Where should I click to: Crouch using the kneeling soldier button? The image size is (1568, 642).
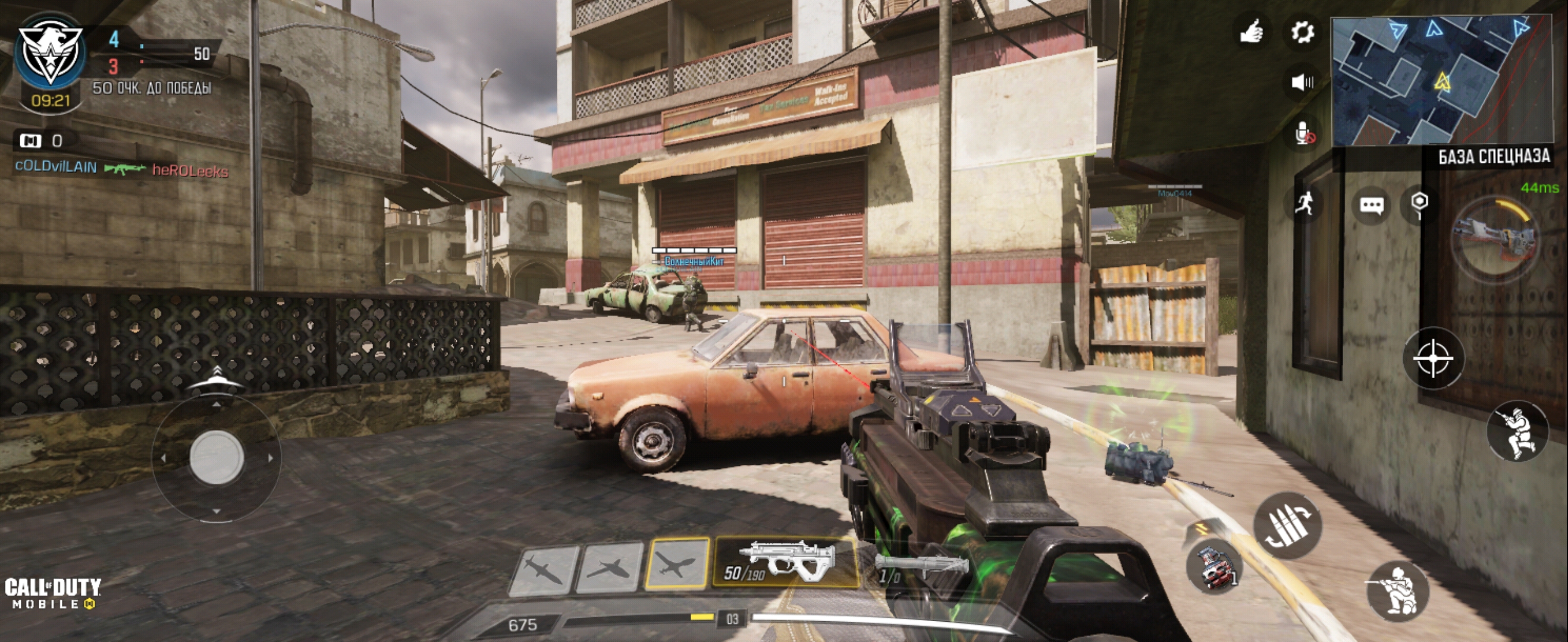(x=1397, y=590)
